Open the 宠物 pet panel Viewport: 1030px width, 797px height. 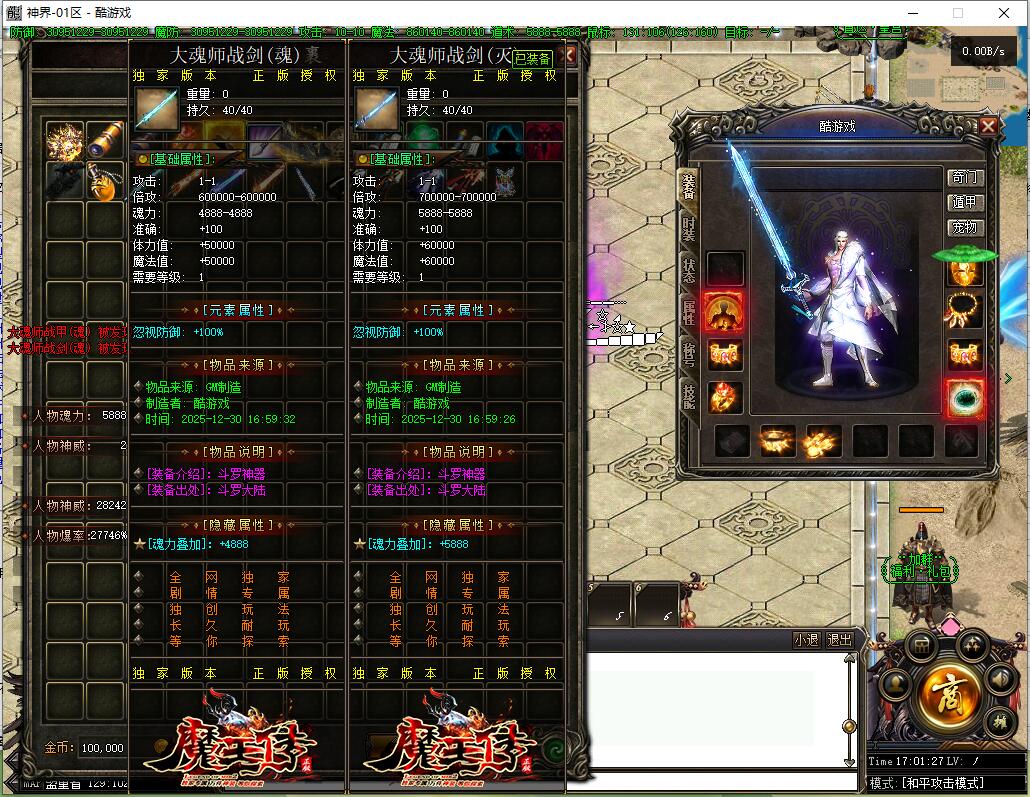pos(966,228)
